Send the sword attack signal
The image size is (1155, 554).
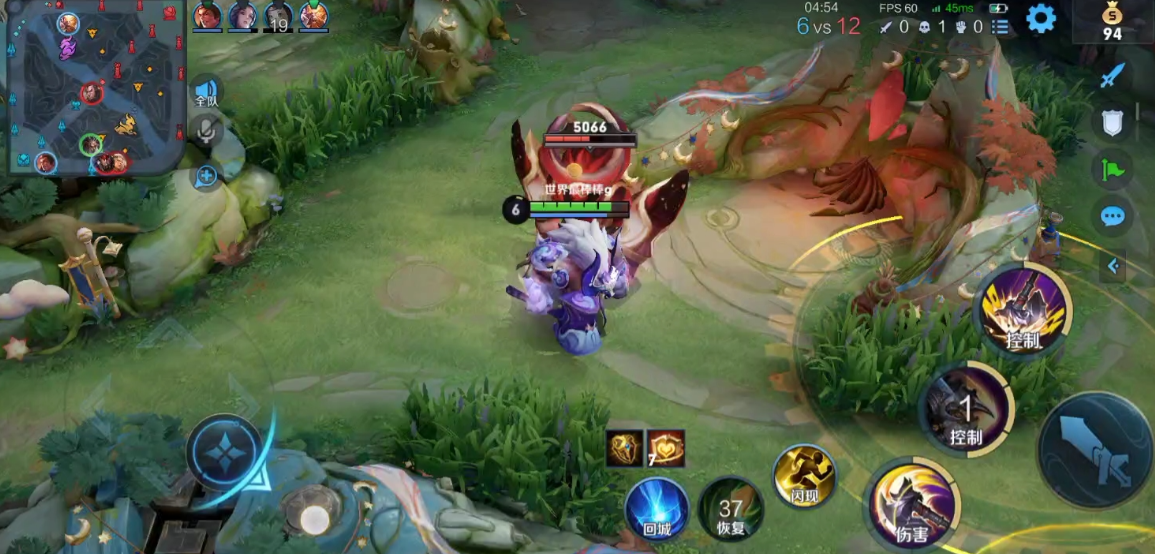click(x=1112, y=75)
